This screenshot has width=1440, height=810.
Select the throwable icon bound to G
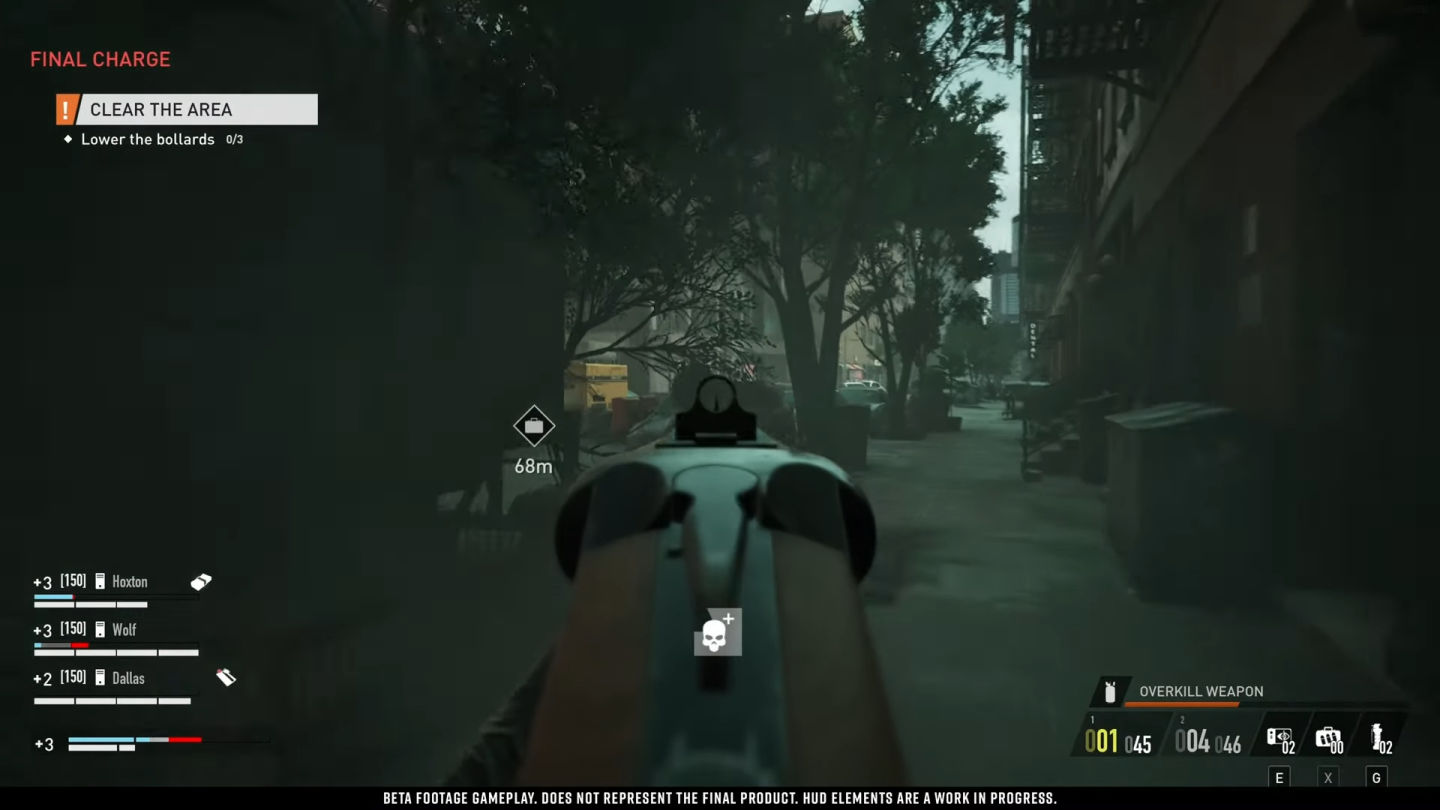[x=1375, y=735]
